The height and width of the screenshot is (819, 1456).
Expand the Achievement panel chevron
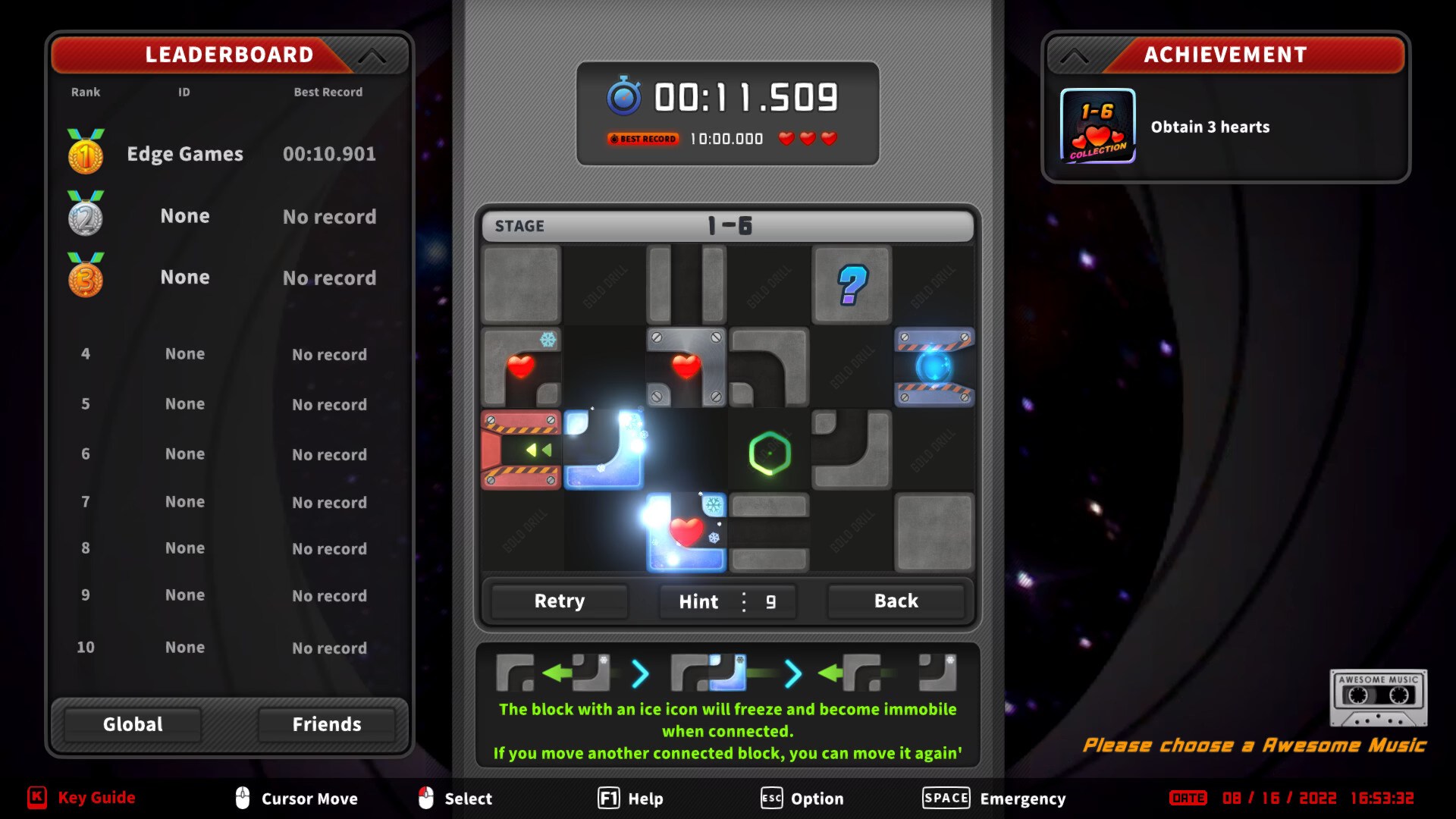point(1074,54)
